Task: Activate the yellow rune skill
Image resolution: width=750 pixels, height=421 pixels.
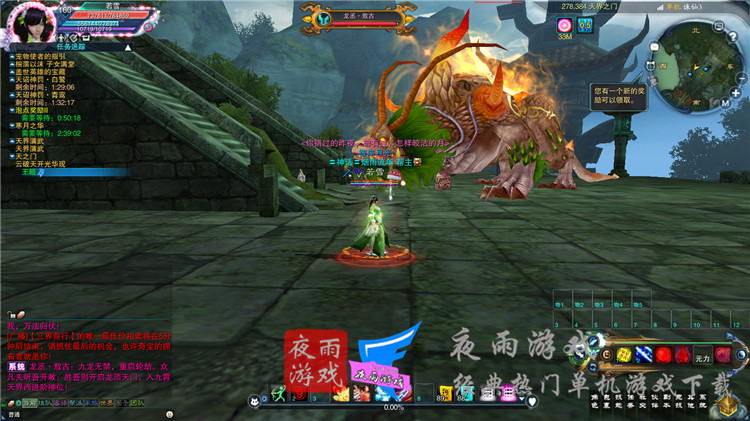Action: tap(623, 356)
